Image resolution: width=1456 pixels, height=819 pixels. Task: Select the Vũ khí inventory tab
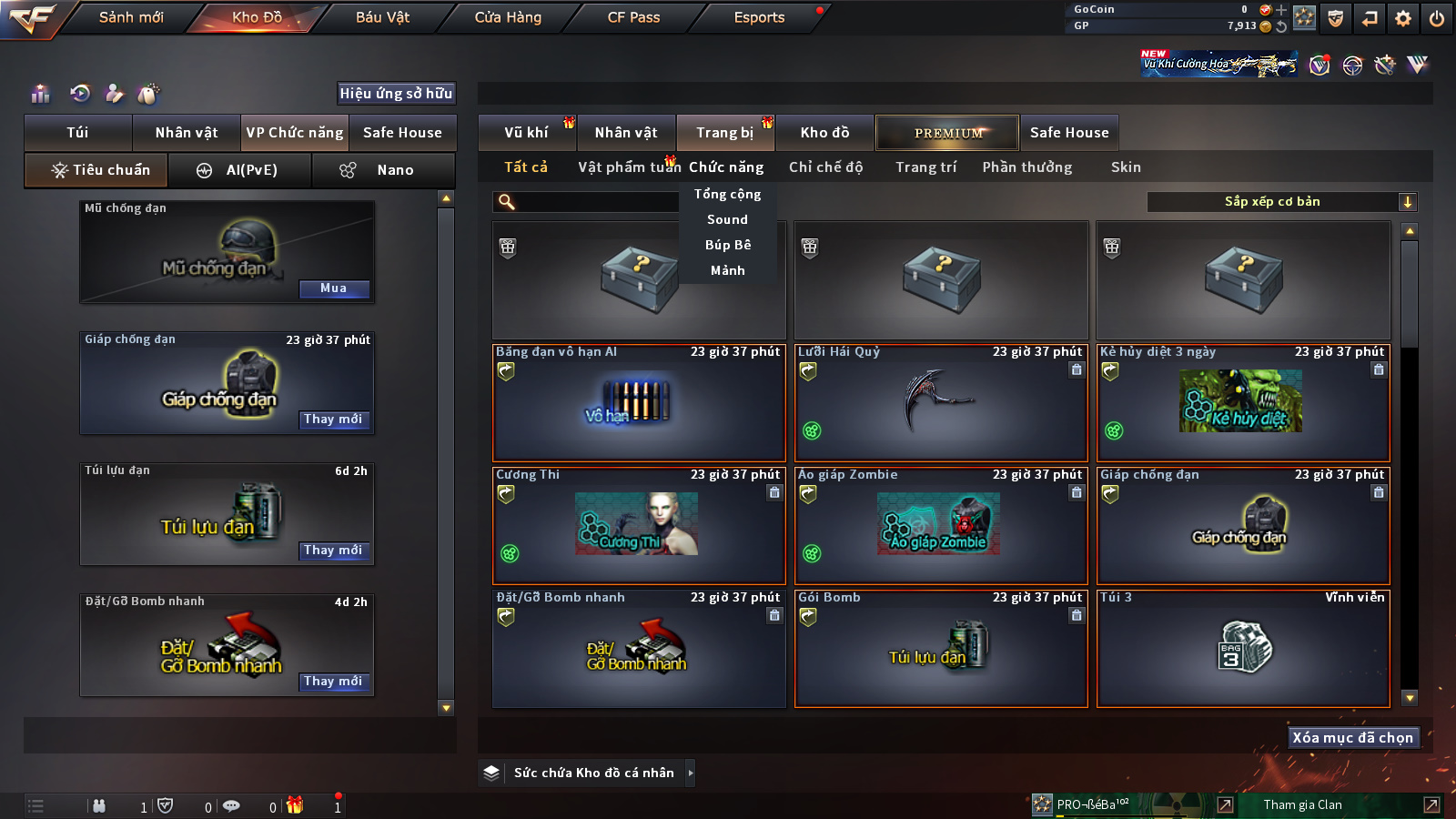click(x=526, y=133)
